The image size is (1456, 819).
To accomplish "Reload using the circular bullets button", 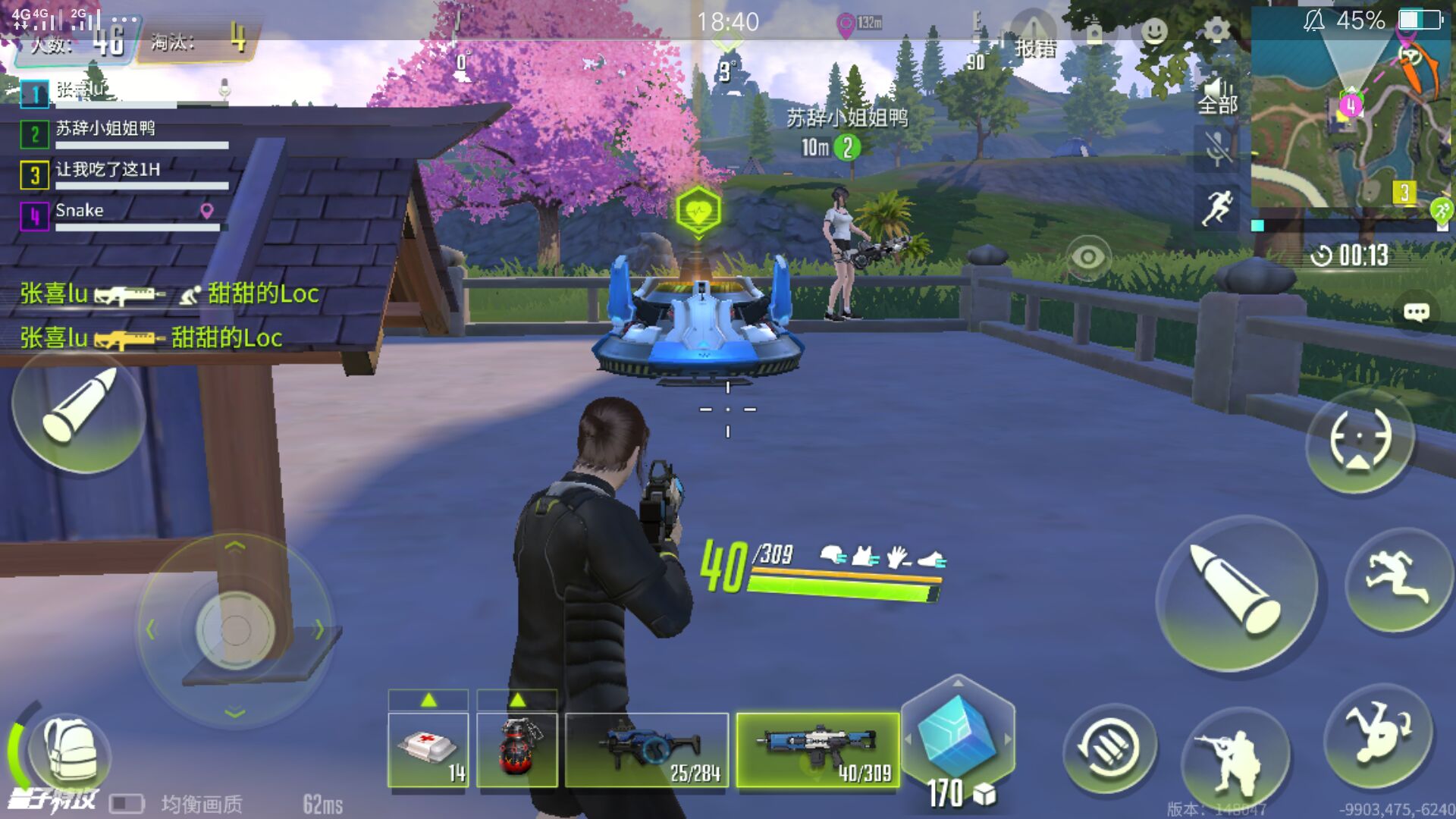I will (1109, 751).
